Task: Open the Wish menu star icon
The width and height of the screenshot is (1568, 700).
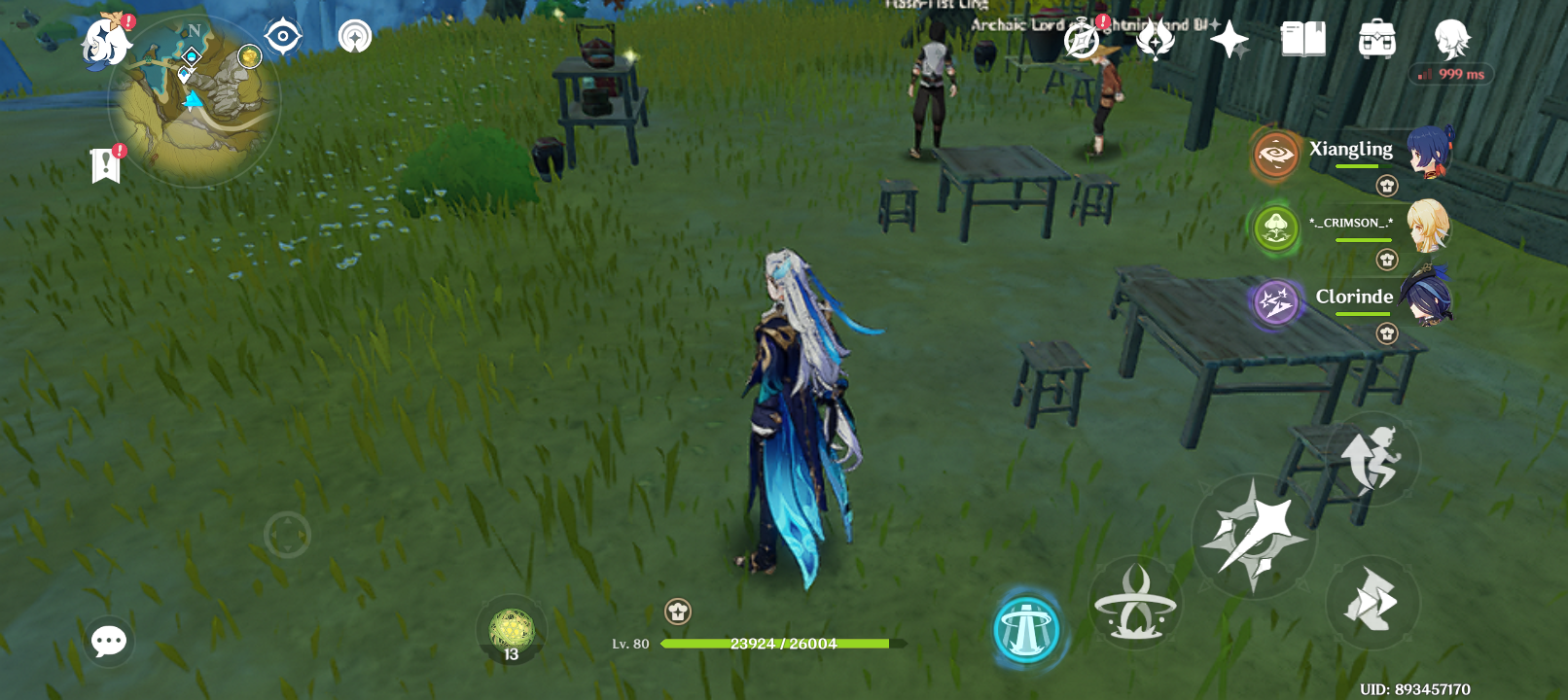Action: click(x=1230, y=39)
